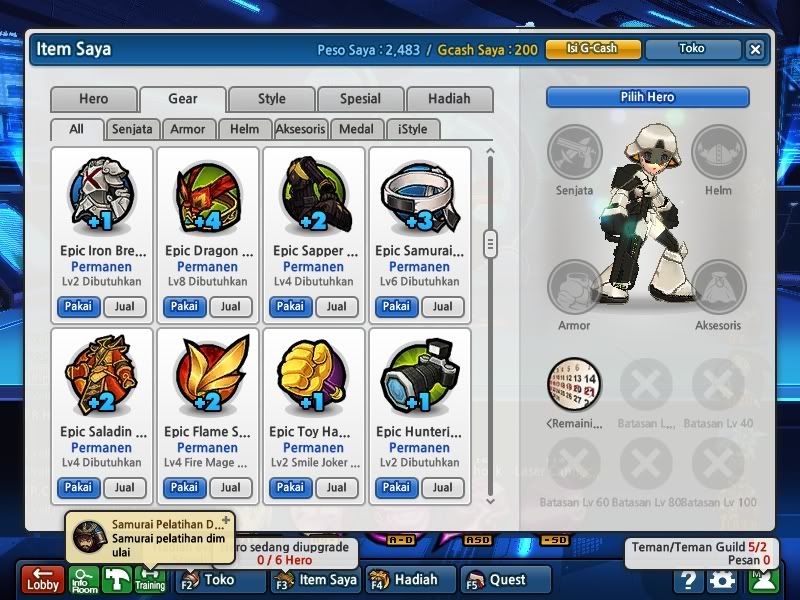Image resolution: width=800 pixels, height=600 pixels.
Task: Open Isi G-Cash top-up
Action: pyautogui.click(x=592, y=48)
